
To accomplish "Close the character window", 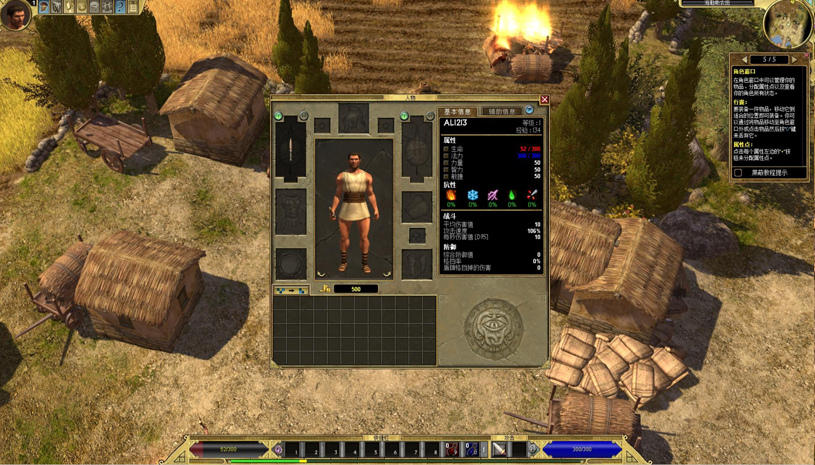I will pos(544,100).
